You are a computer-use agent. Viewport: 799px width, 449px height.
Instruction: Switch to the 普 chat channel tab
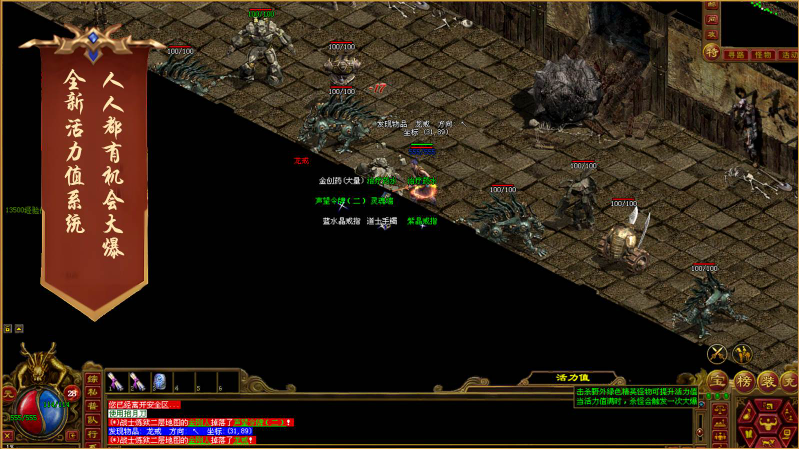pos(92,407)
